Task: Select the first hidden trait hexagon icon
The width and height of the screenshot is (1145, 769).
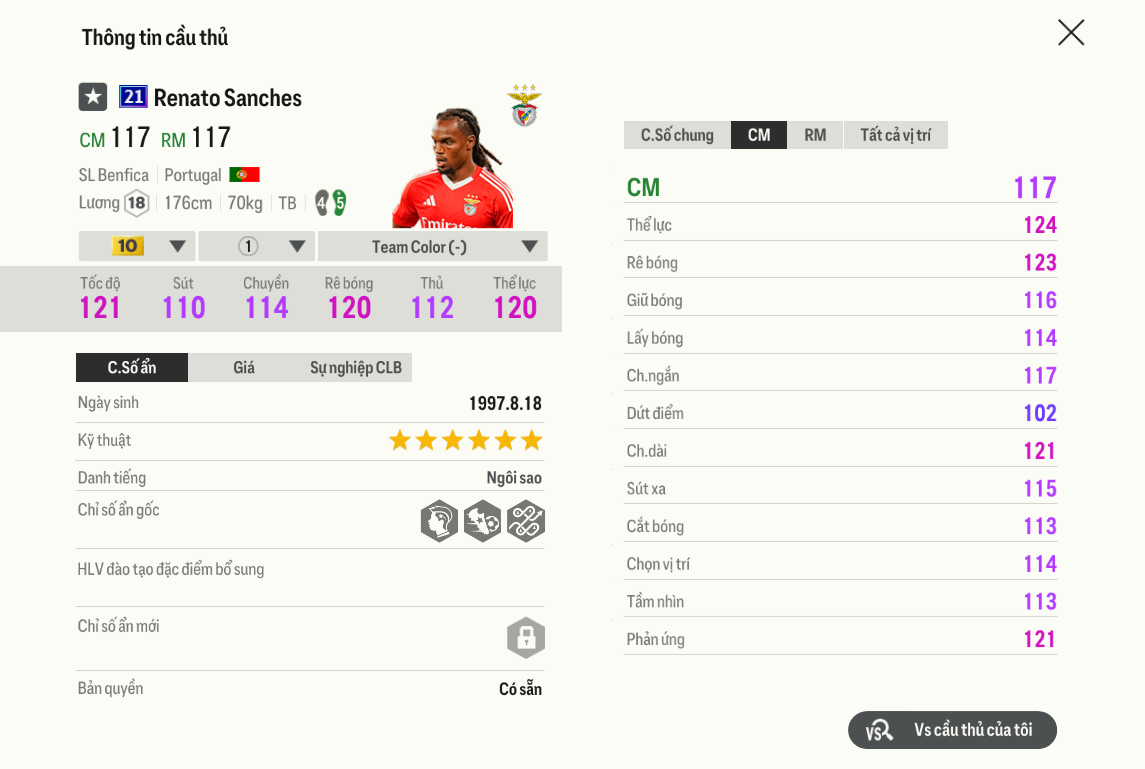Action: point(439,521)
